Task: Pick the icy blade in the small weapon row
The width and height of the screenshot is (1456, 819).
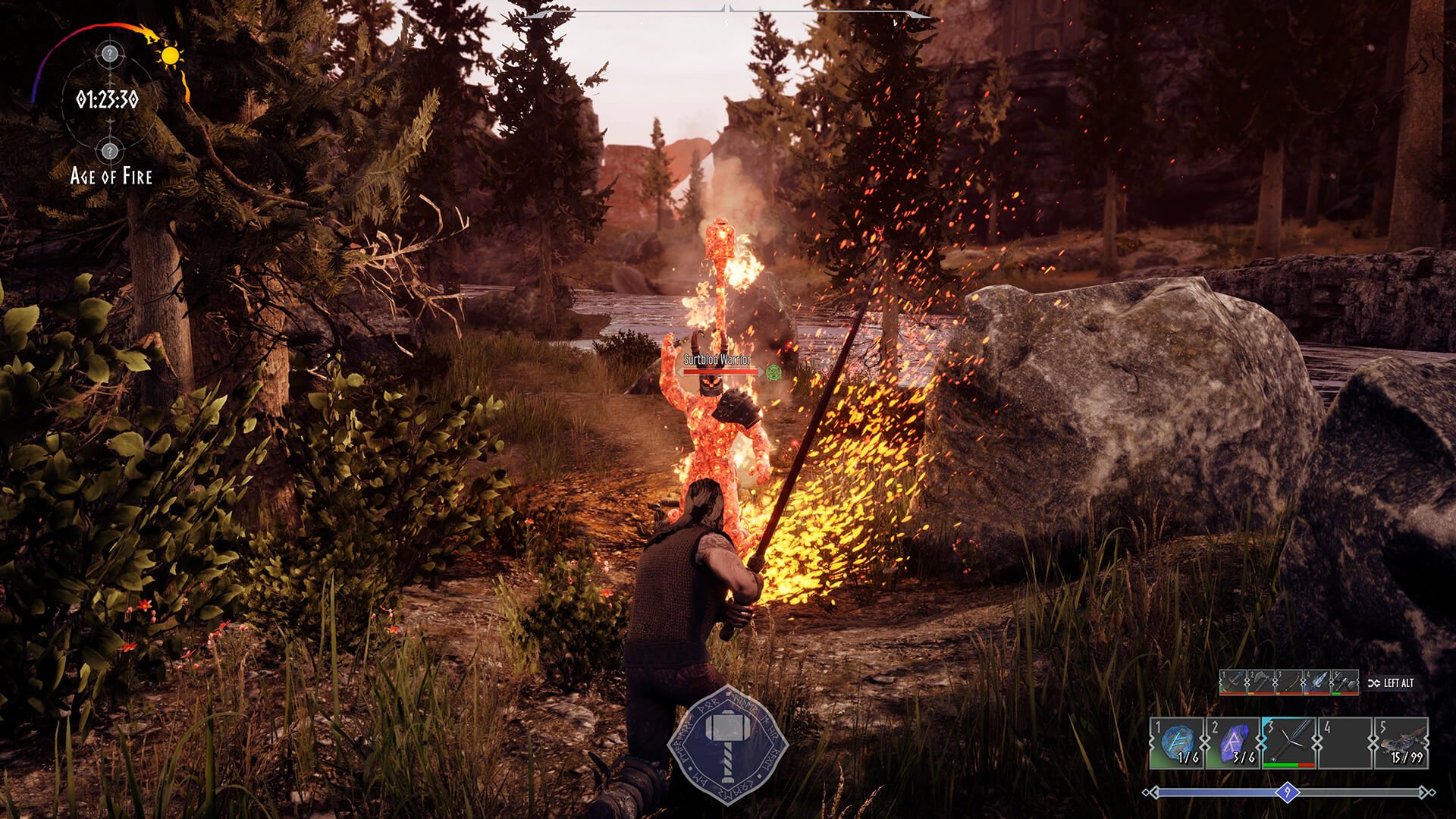Action: click(x=1317, y=682)
